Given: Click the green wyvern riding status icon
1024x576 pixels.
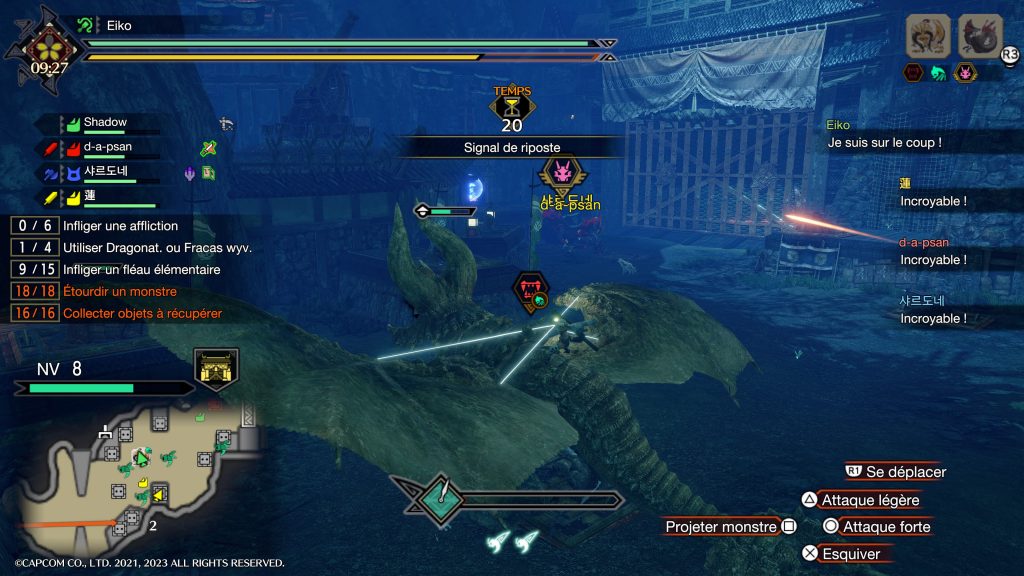Looking at the screenshot, I should [x=938, y=72].
